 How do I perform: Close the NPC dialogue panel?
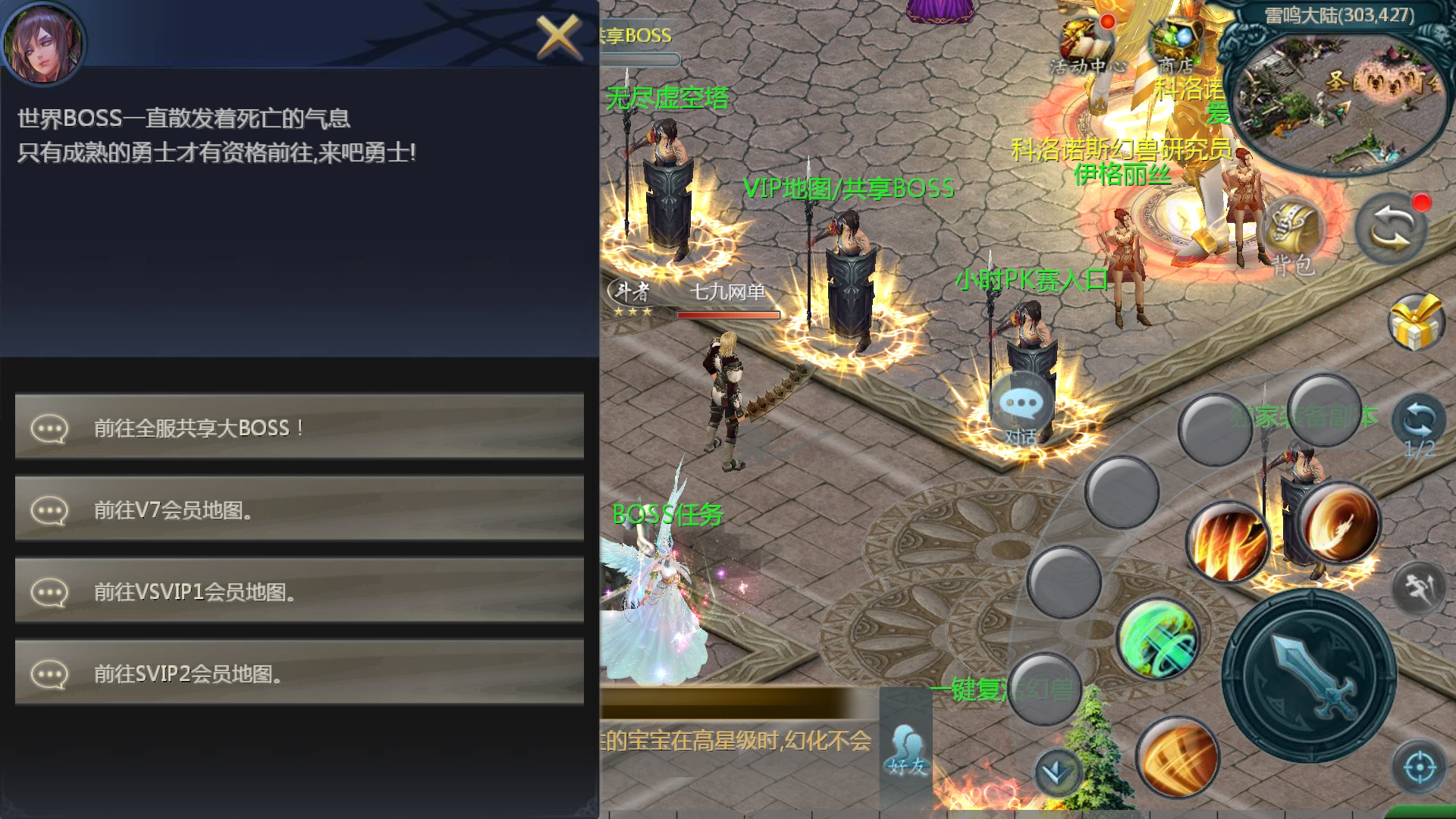click(x=557, y=36)
